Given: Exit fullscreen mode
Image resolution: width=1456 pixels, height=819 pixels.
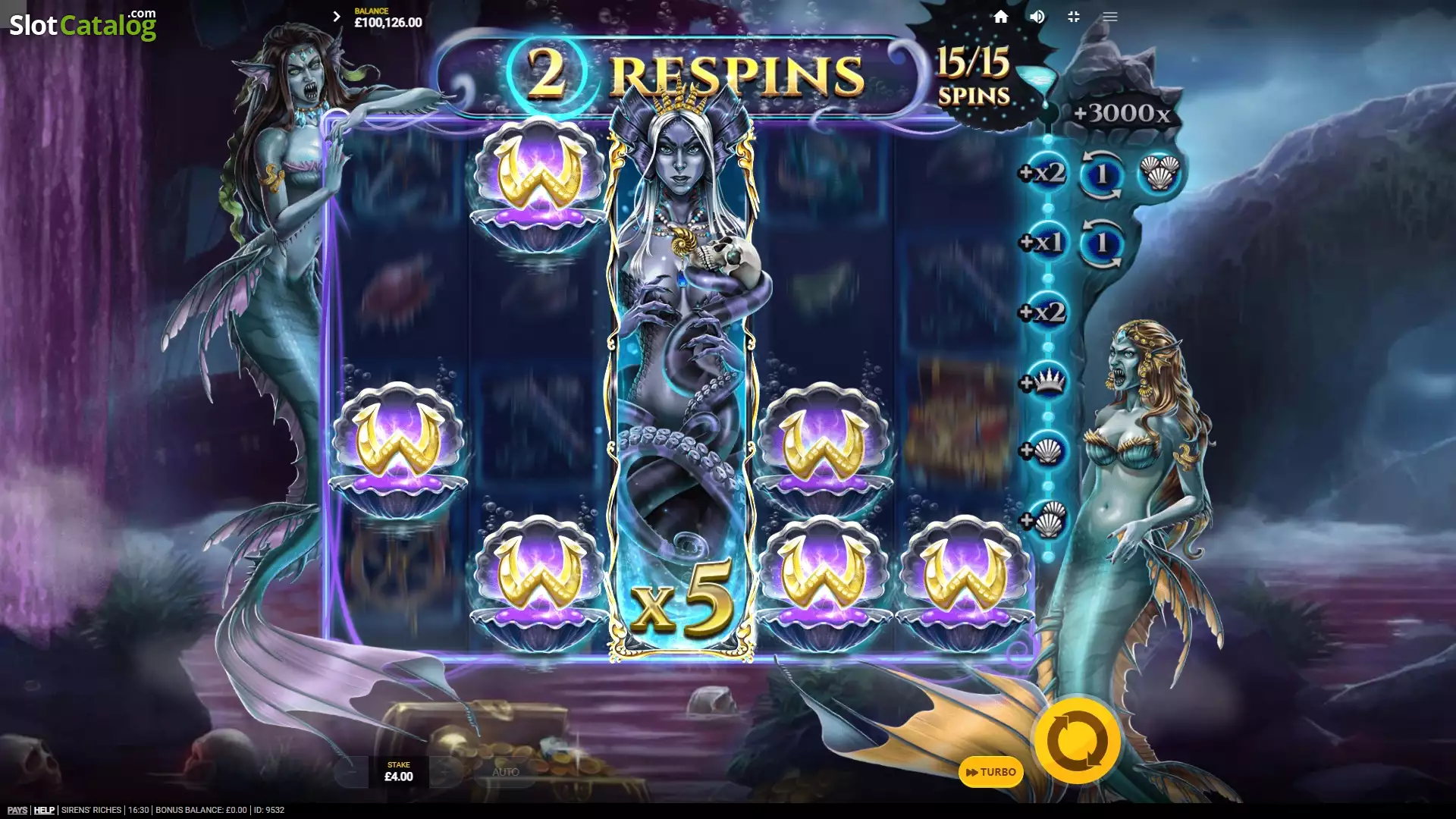Looking at the screenshot, I should [x=1074, y=17].
